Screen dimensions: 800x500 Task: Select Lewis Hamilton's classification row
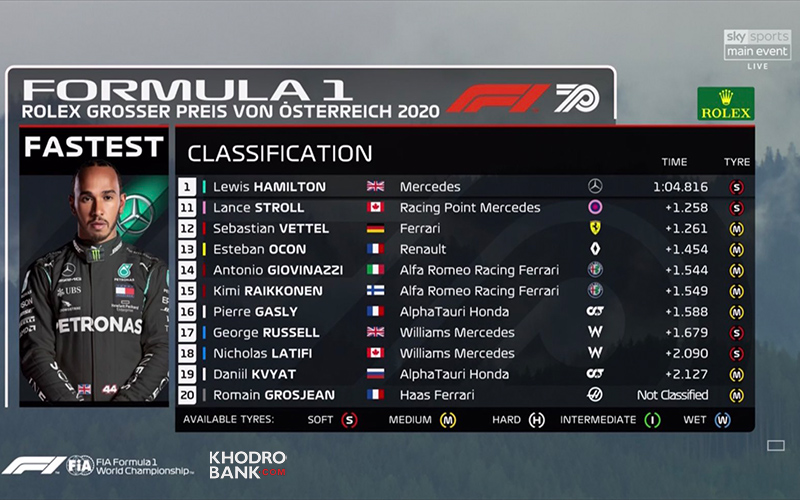[x=465, y=187]
